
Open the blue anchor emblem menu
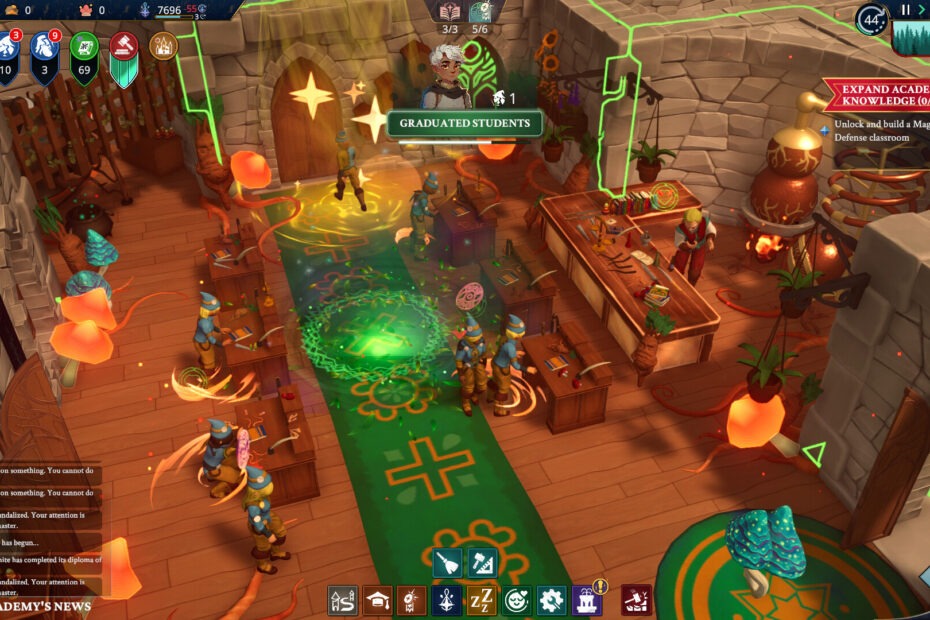(x=447, y=600)
